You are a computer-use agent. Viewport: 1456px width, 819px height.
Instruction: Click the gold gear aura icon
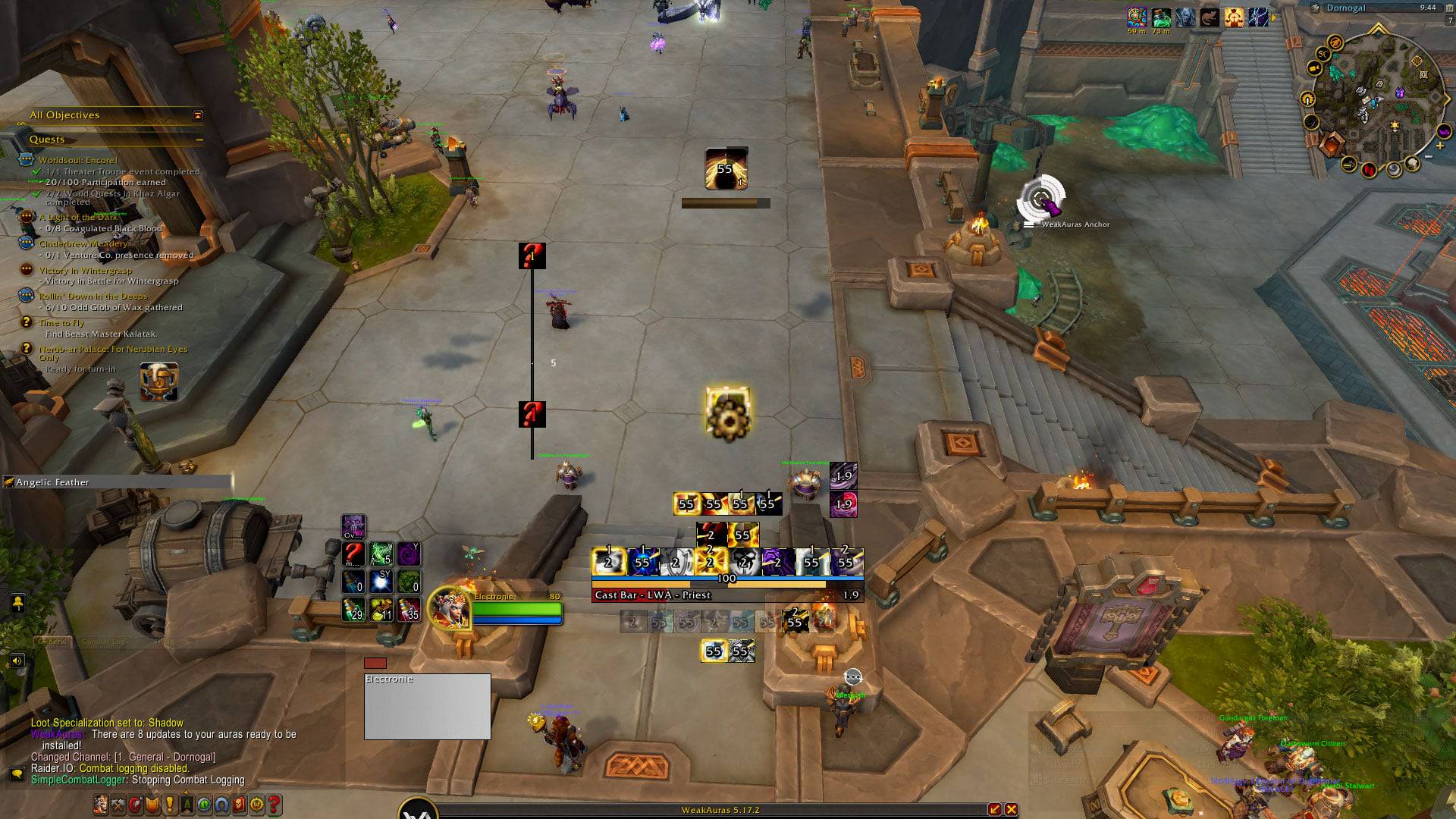(728, 414)
